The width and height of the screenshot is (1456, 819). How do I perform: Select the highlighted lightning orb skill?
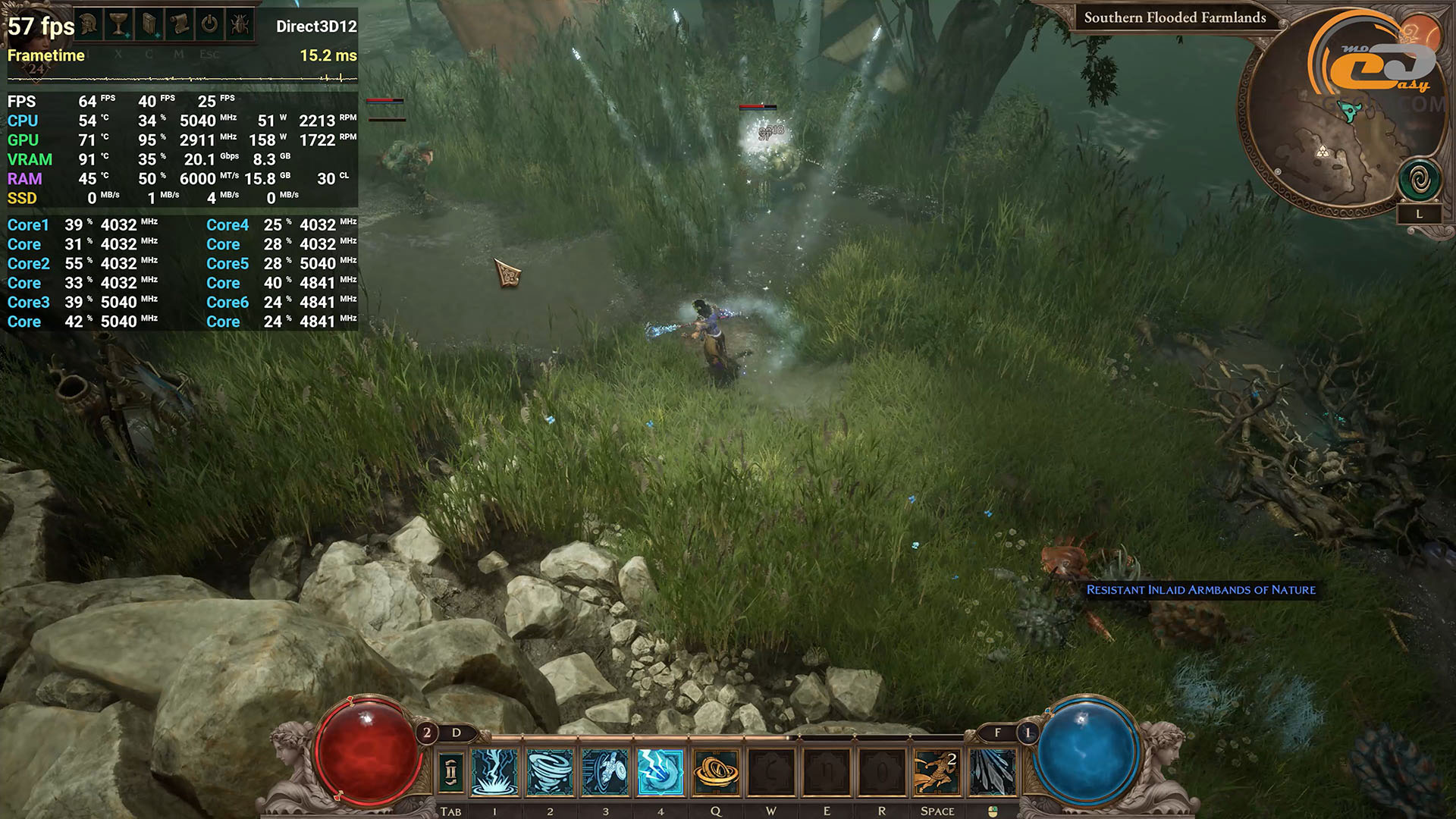pyautogui.click(x=661, y=773)
